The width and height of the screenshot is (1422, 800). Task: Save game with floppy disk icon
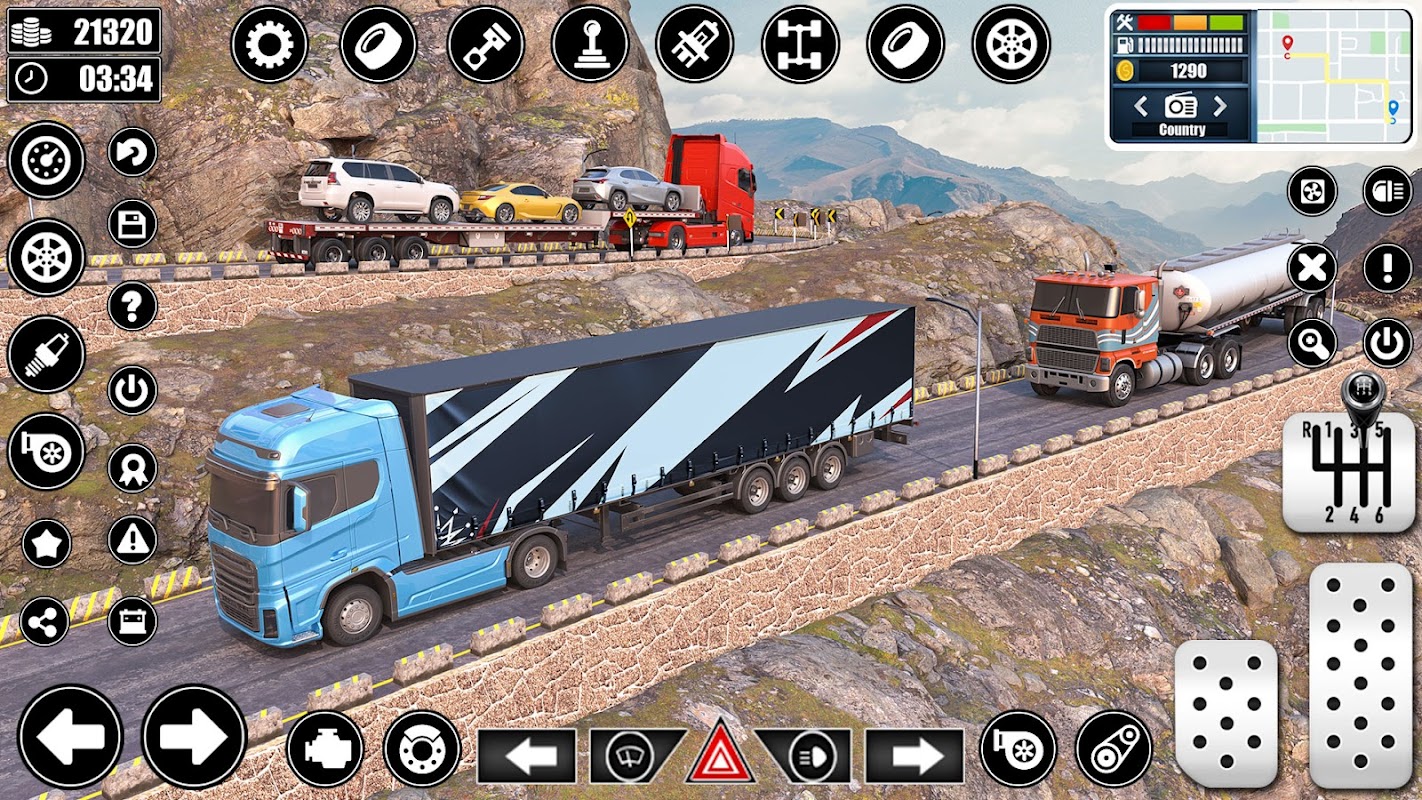pos(132,224)
